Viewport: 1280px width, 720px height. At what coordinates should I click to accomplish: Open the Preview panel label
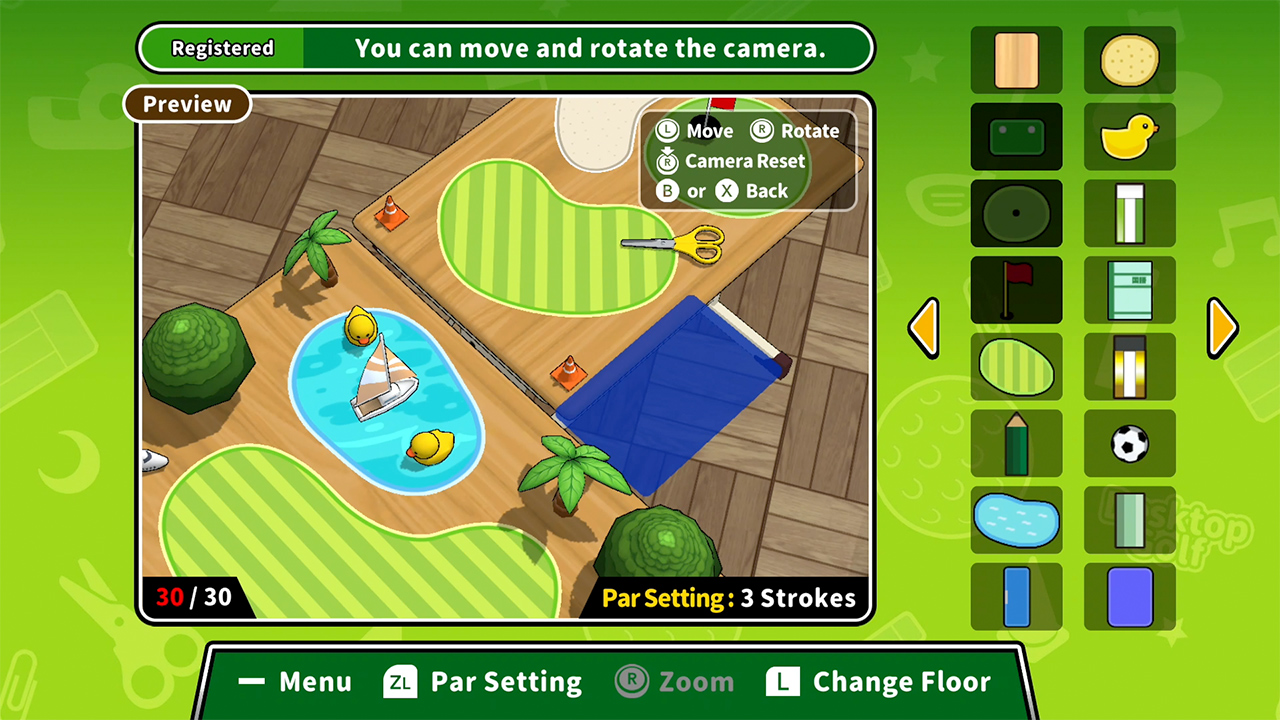(x=186, y=104)
